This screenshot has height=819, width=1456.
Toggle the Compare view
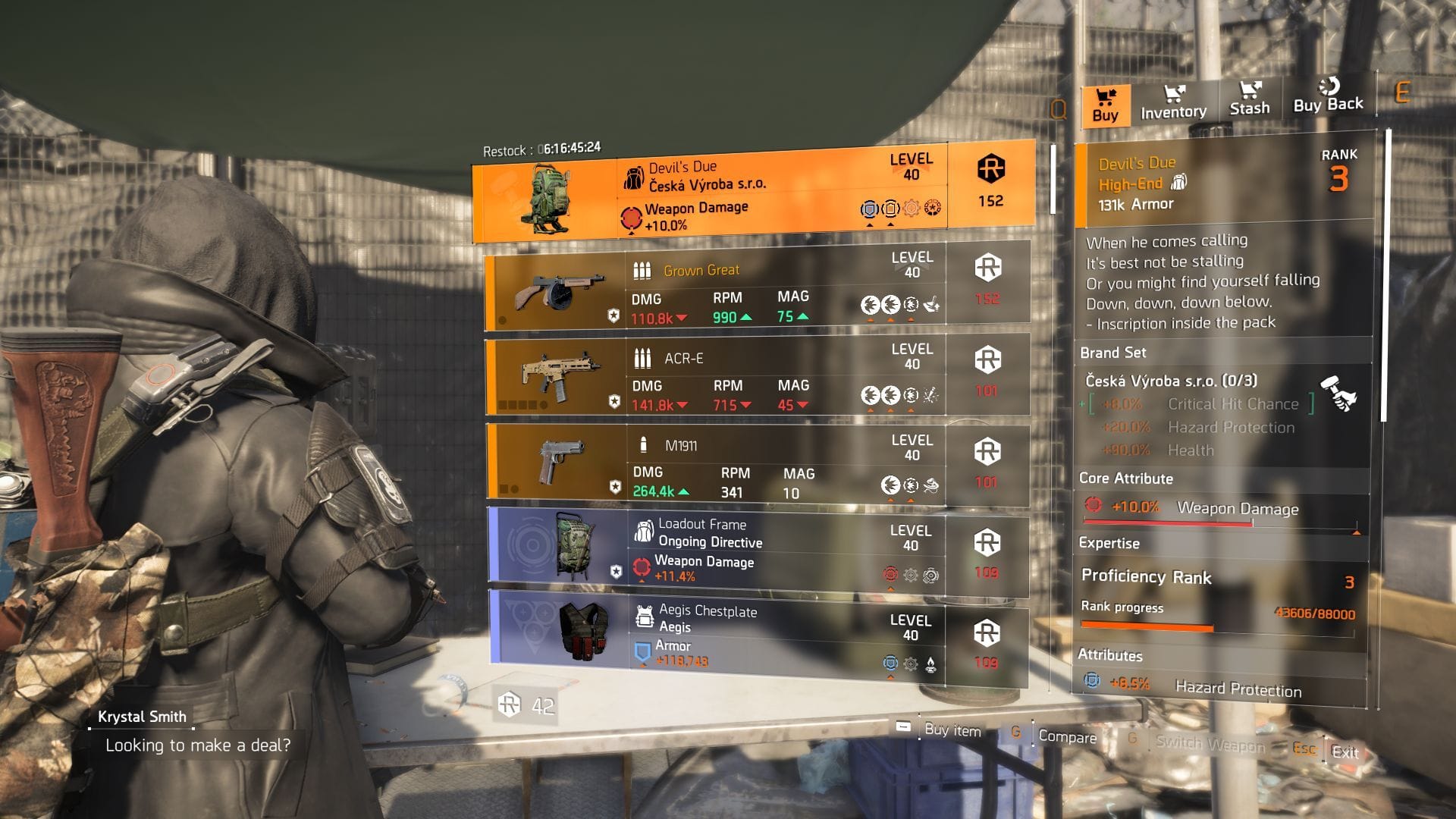[1067, 736]
